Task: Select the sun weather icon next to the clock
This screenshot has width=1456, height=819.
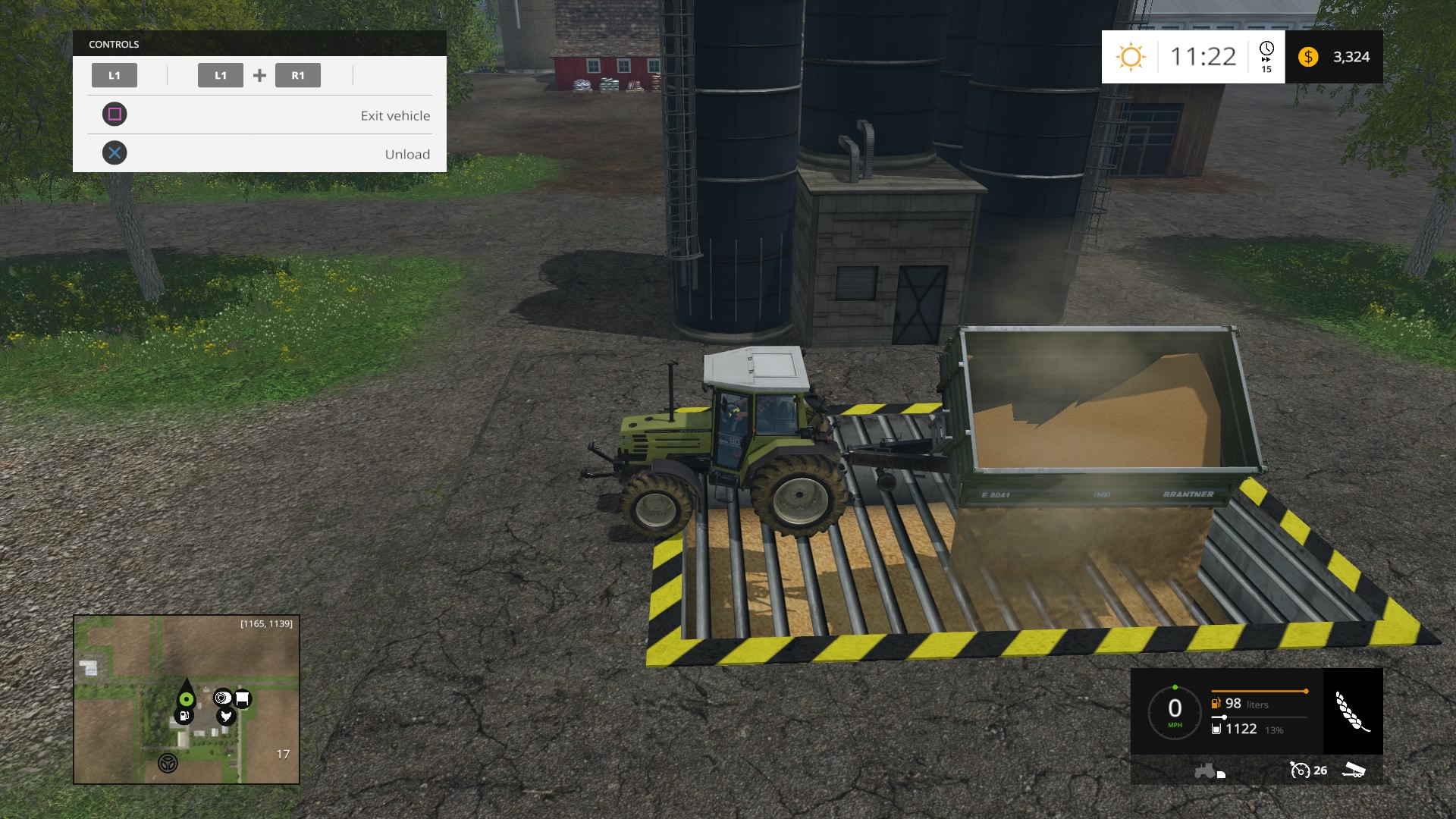Action: tap(1131, 57)
